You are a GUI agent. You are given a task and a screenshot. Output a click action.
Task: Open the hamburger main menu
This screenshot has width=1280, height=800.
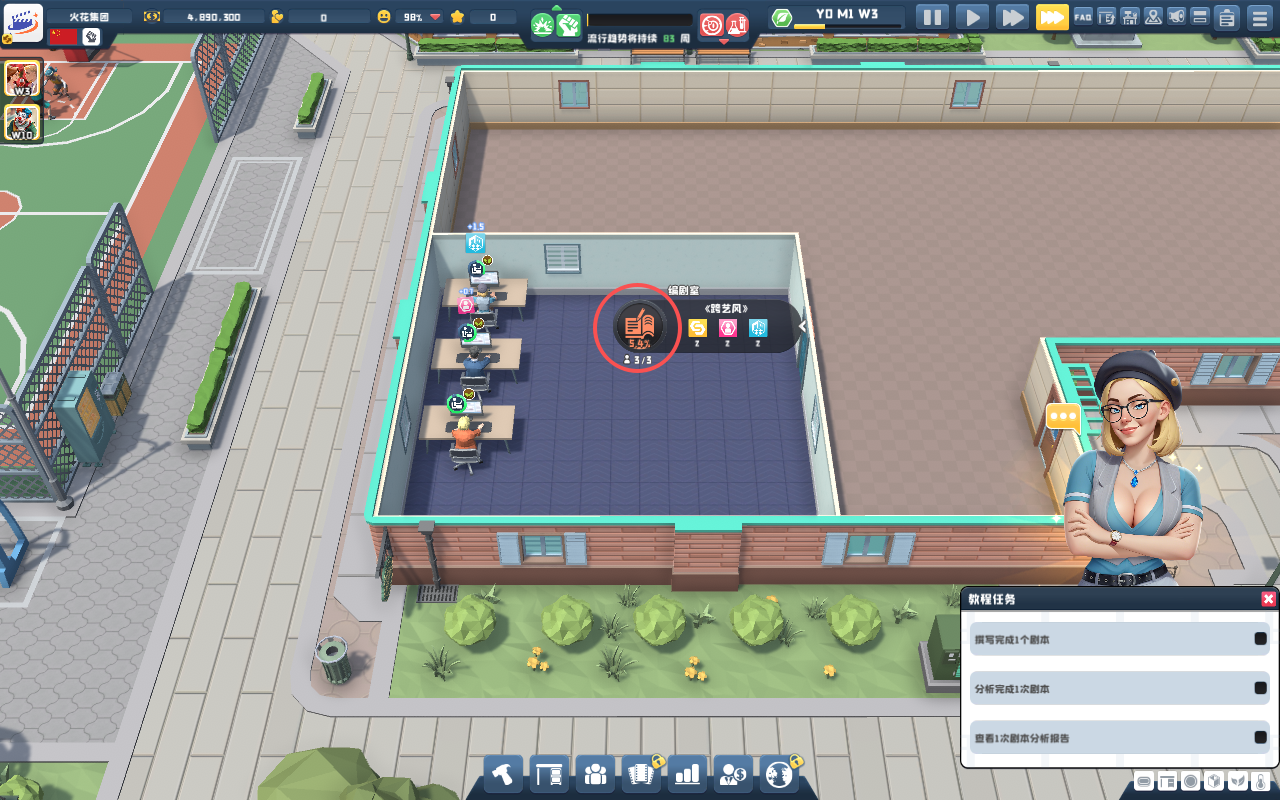tap(1260, 17)
